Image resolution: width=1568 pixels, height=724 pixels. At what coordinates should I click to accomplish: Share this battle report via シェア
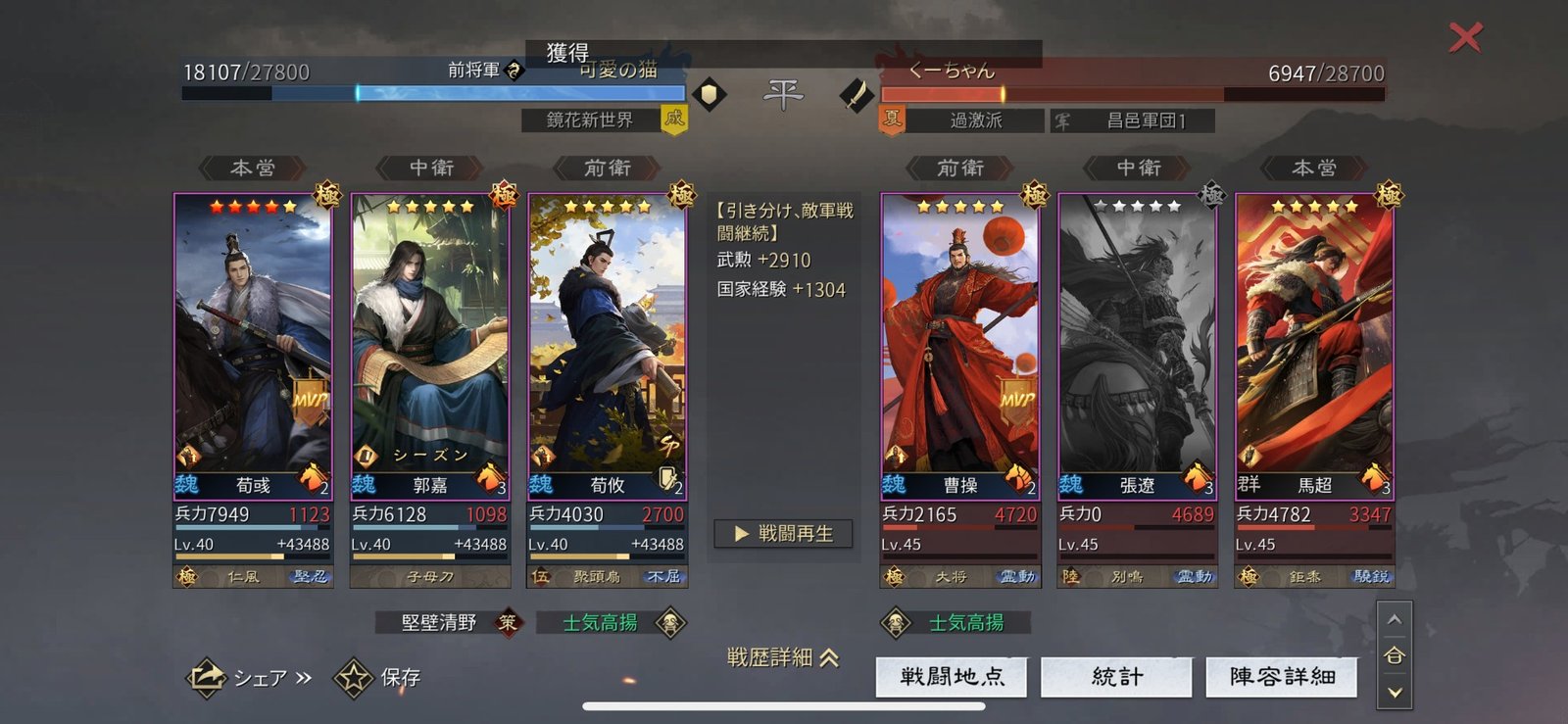[250, 677]
